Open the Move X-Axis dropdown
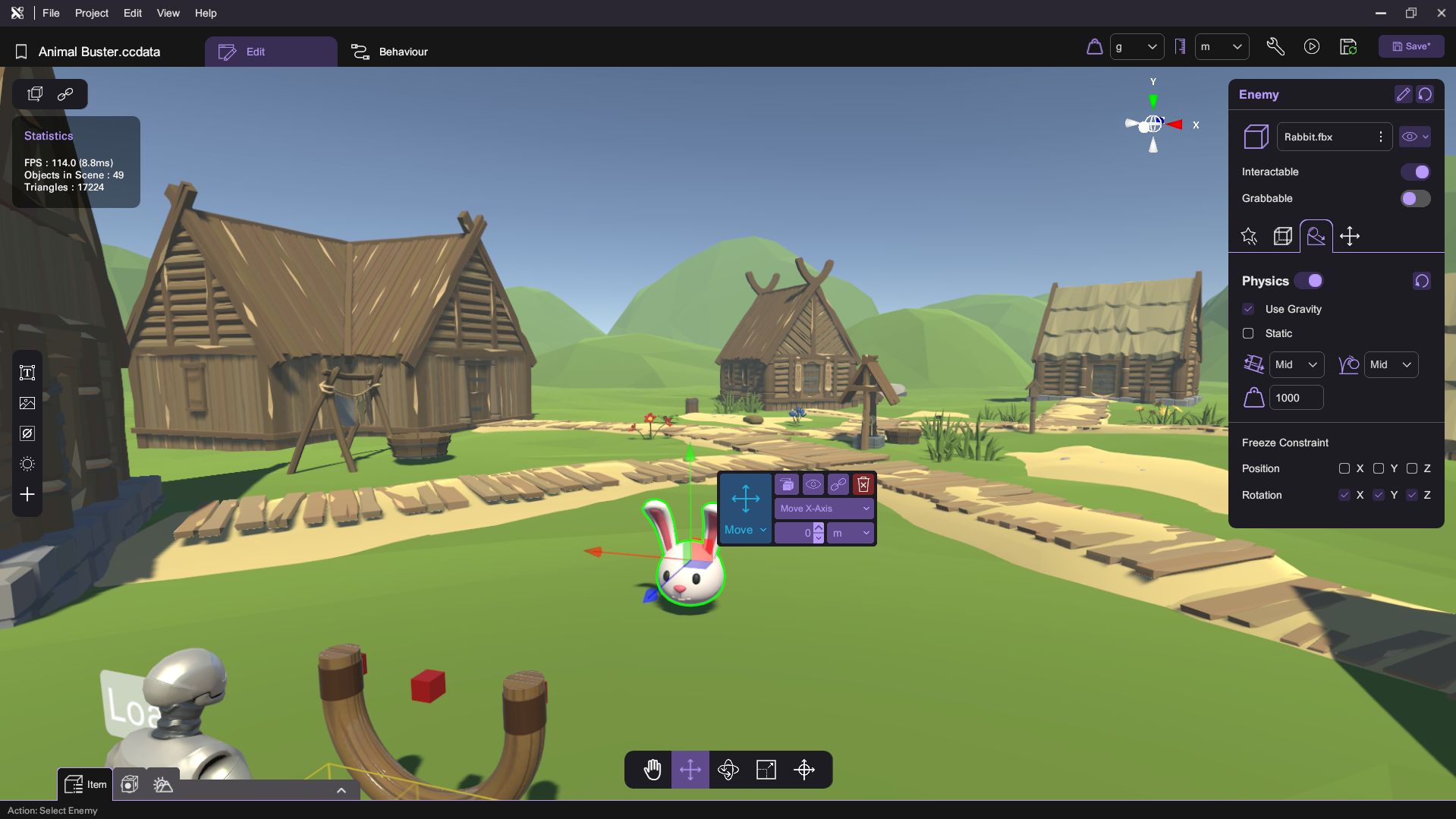 pos(823,509)
